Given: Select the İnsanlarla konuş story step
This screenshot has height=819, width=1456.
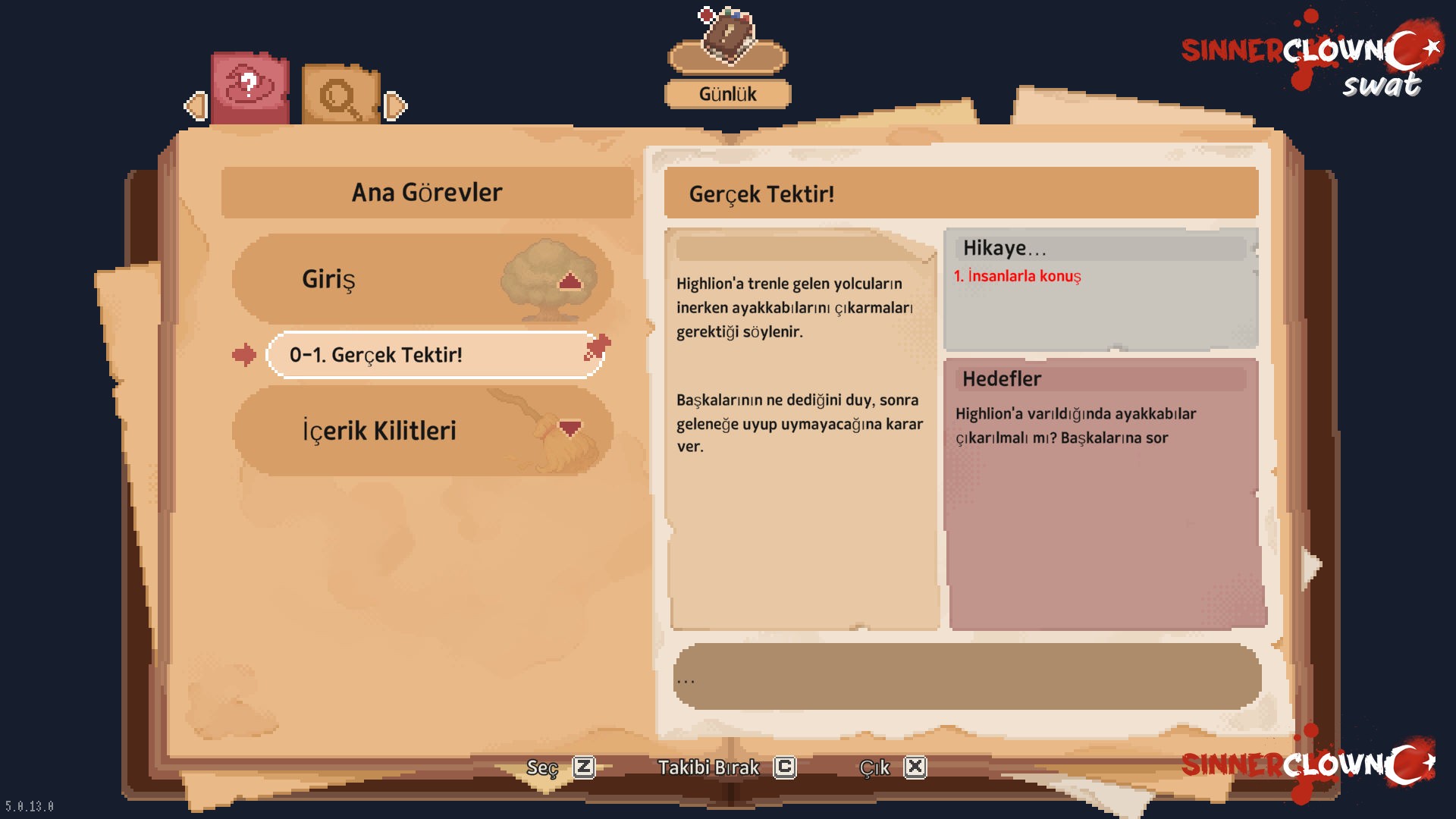Looking at the screenshot, I should (1017, 276).
